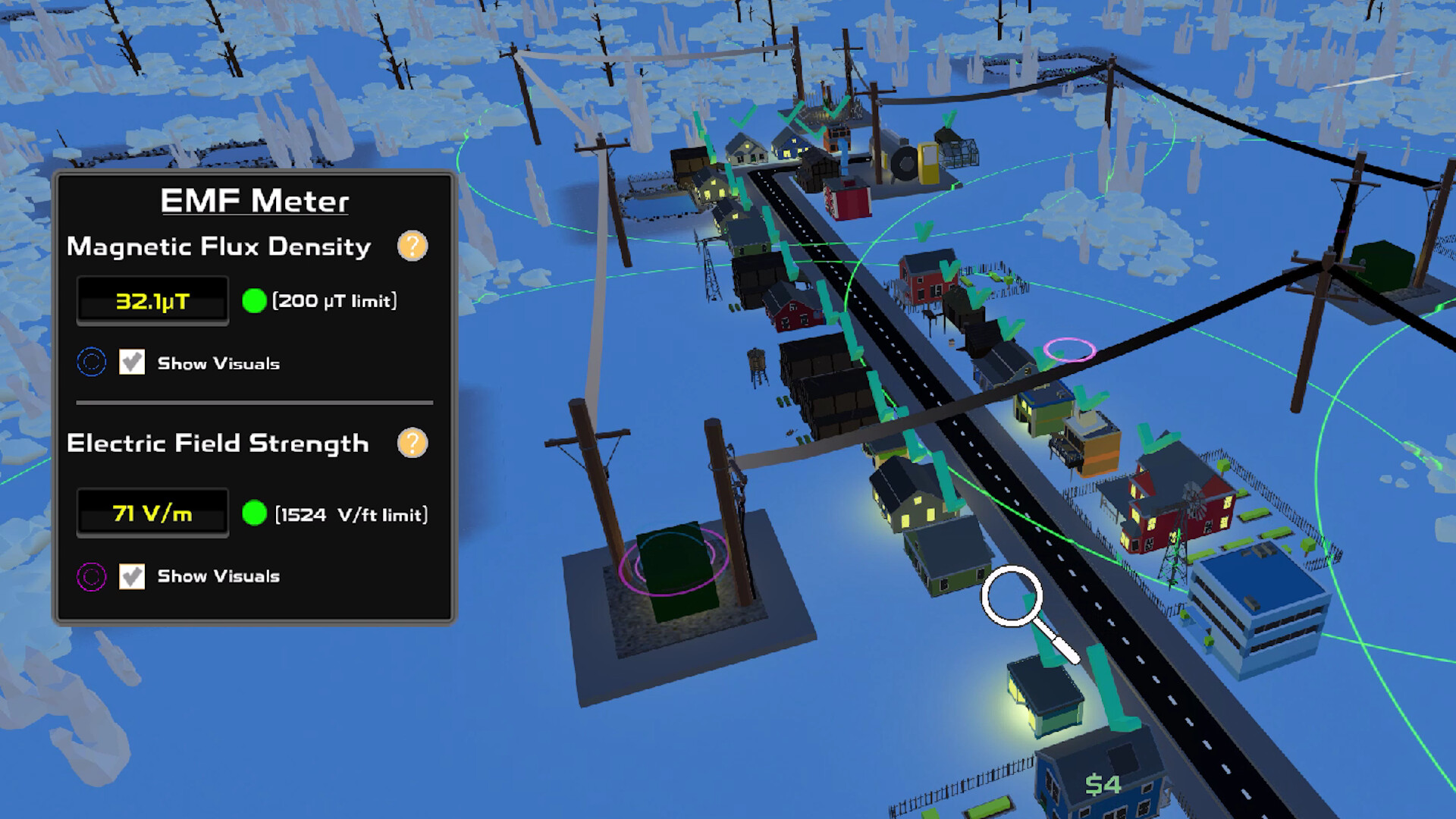Click the 71 V/m field strength readout

click(x=152, y=513)
